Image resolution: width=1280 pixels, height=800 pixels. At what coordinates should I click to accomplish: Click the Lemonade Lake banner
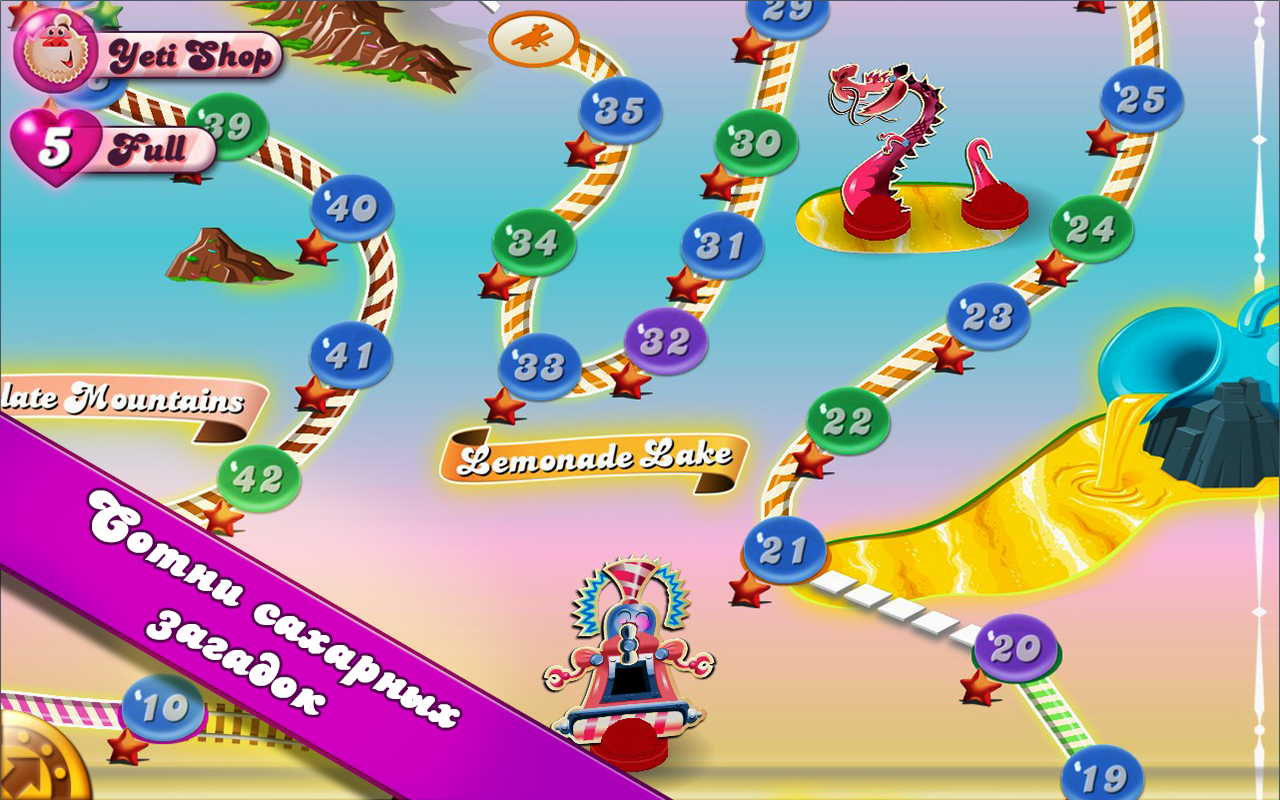point(597,458)
